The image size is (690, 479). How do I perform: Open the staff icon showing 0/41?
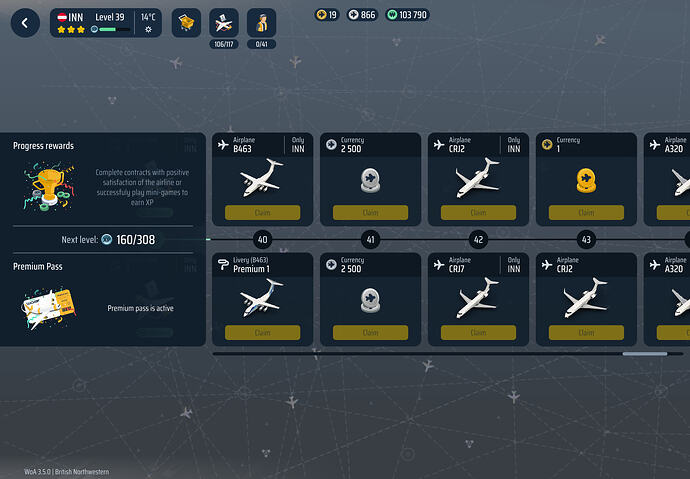coord(261,22)
